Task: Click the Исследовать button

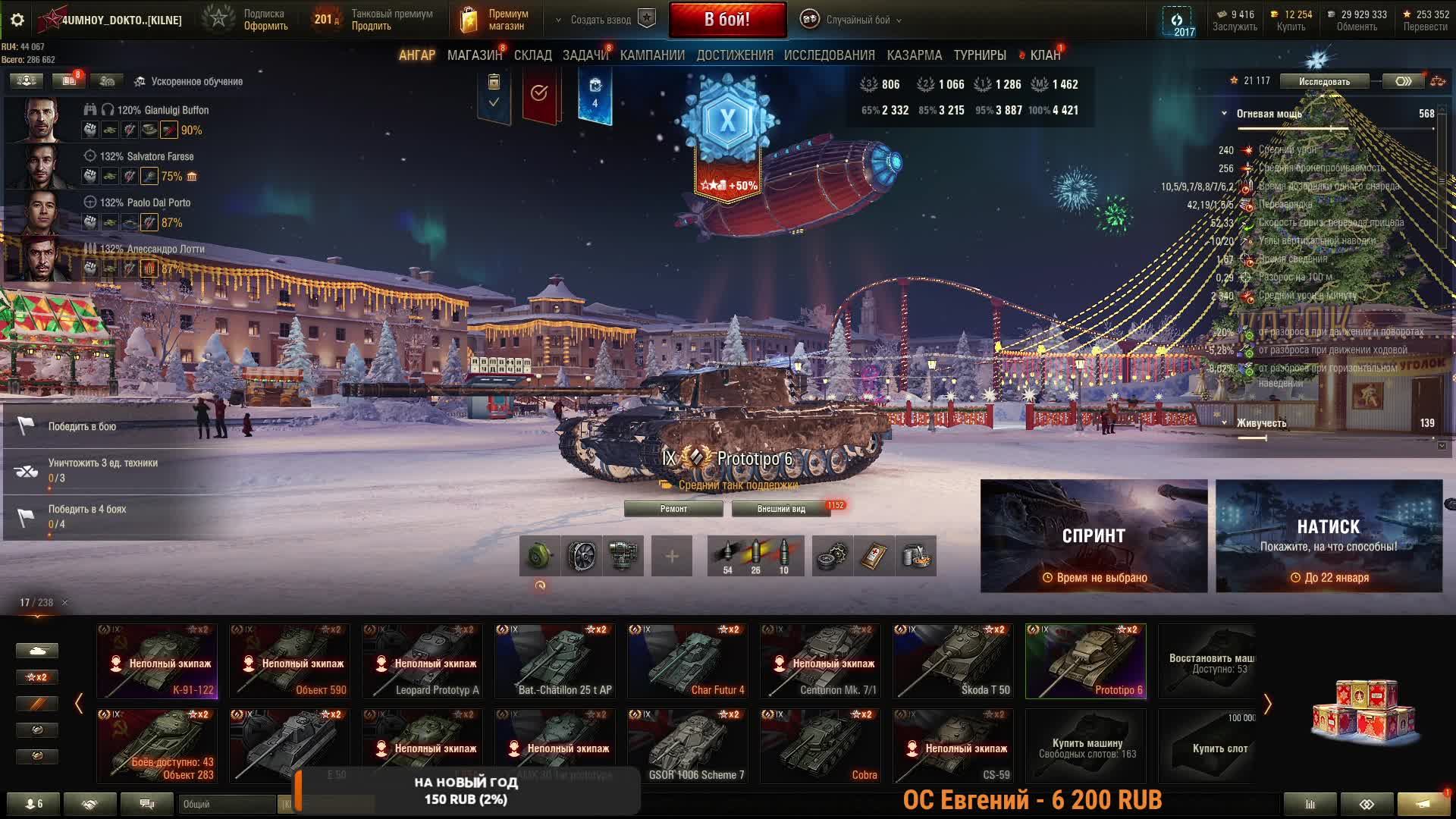Action: (x=1324, y=81)
